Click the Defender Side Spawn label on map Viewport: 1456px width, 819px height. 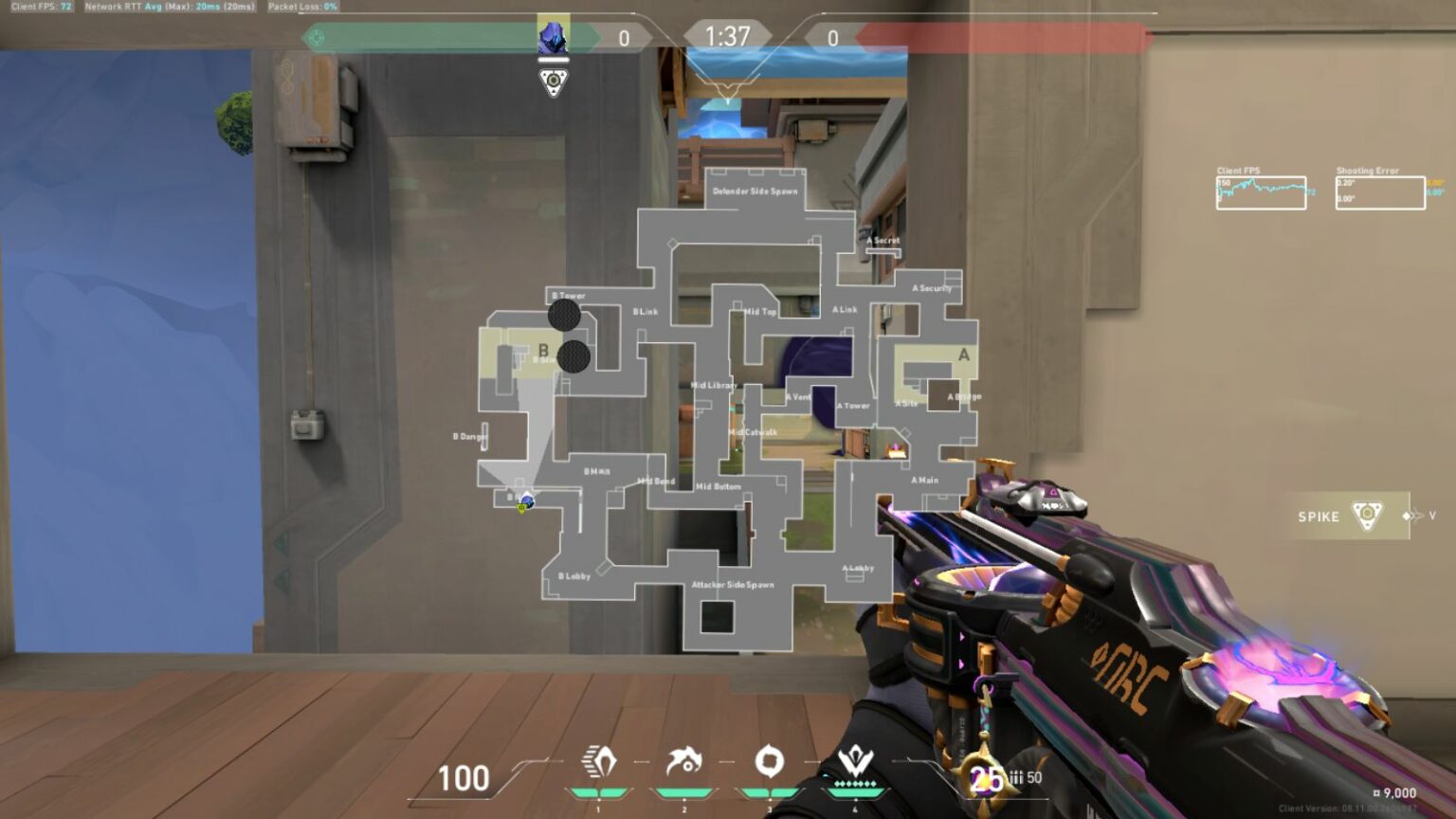pos(755,190)
